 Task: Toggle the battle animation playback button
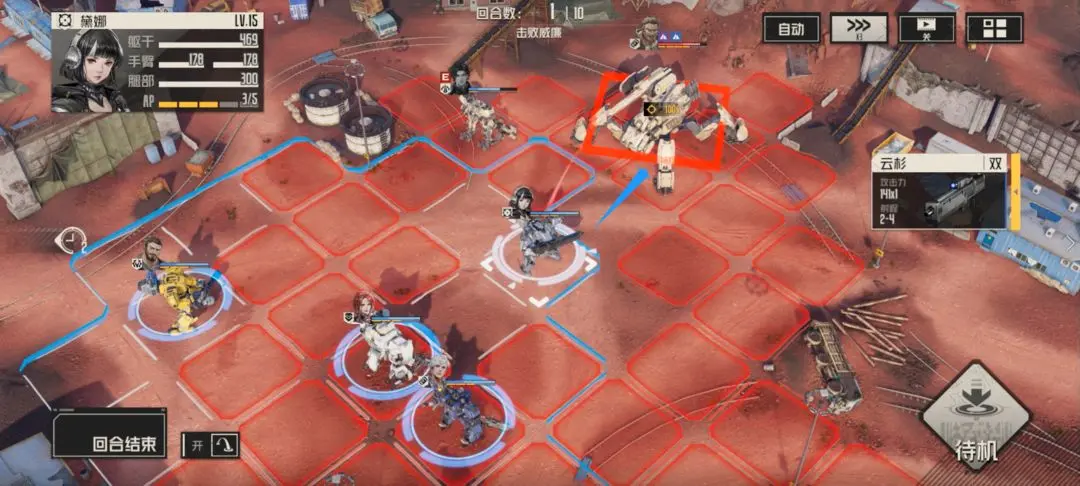coord(926,29)
